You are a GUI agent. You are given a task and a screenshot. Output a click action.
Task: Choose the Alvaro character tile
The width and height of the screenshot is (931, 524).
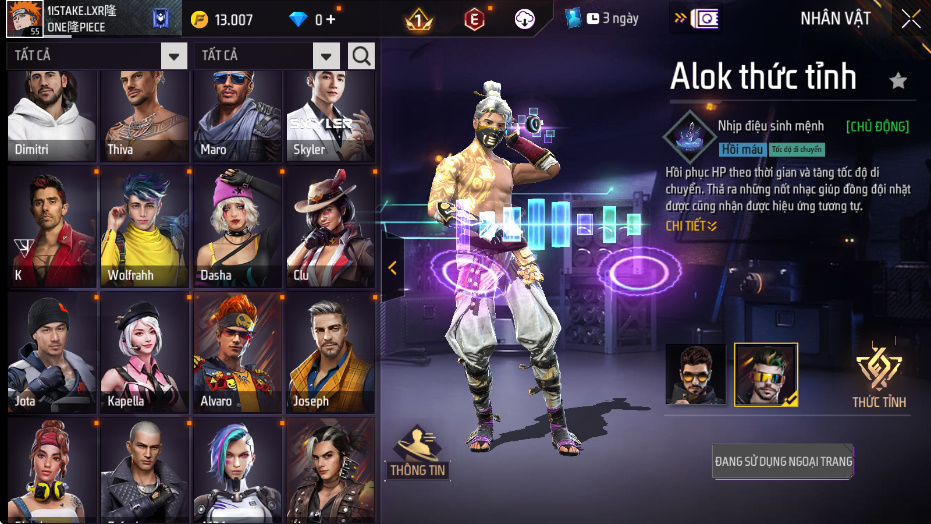tap(238, 354)
